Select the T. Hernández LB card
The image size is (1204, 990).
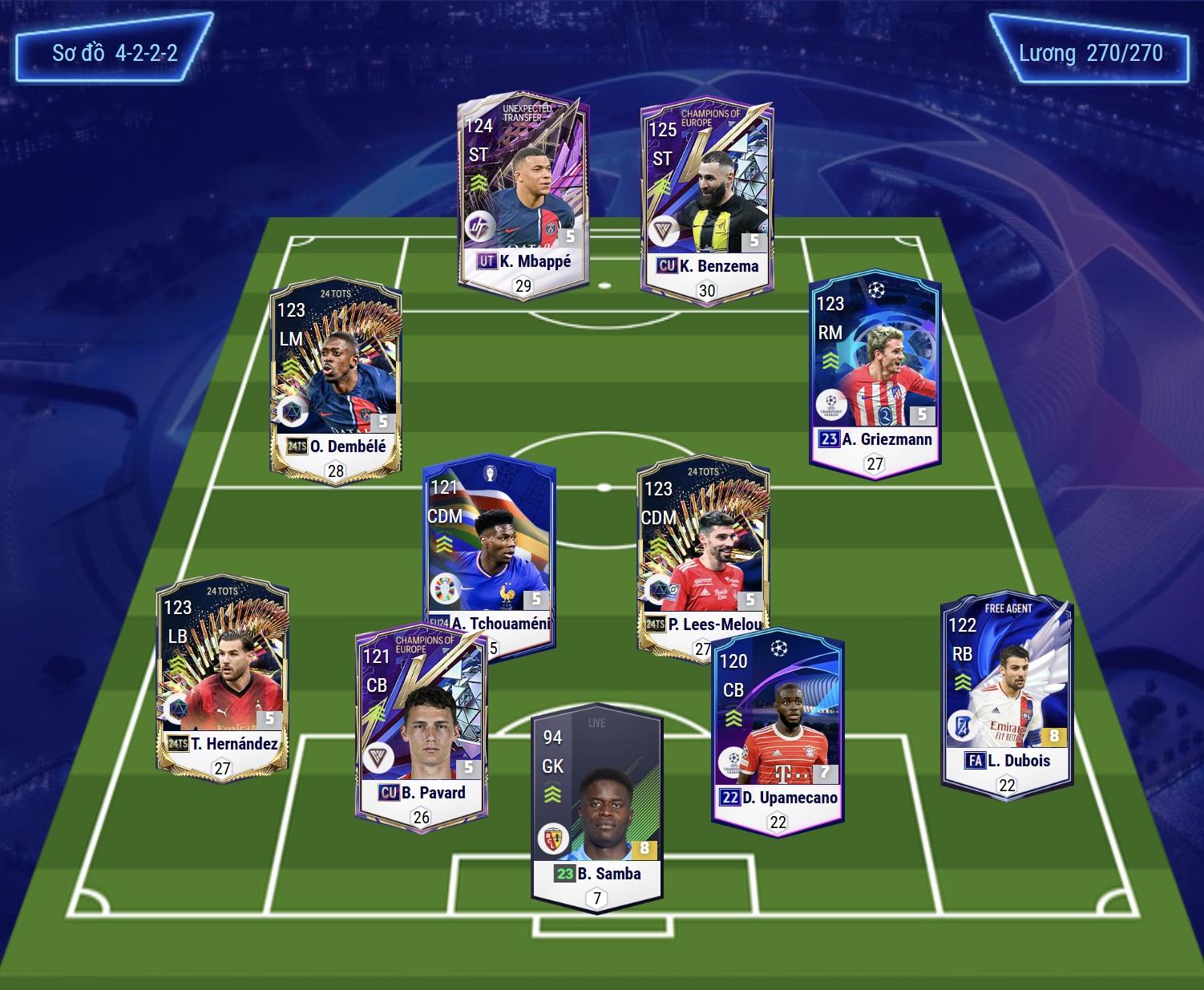point(222,677)
